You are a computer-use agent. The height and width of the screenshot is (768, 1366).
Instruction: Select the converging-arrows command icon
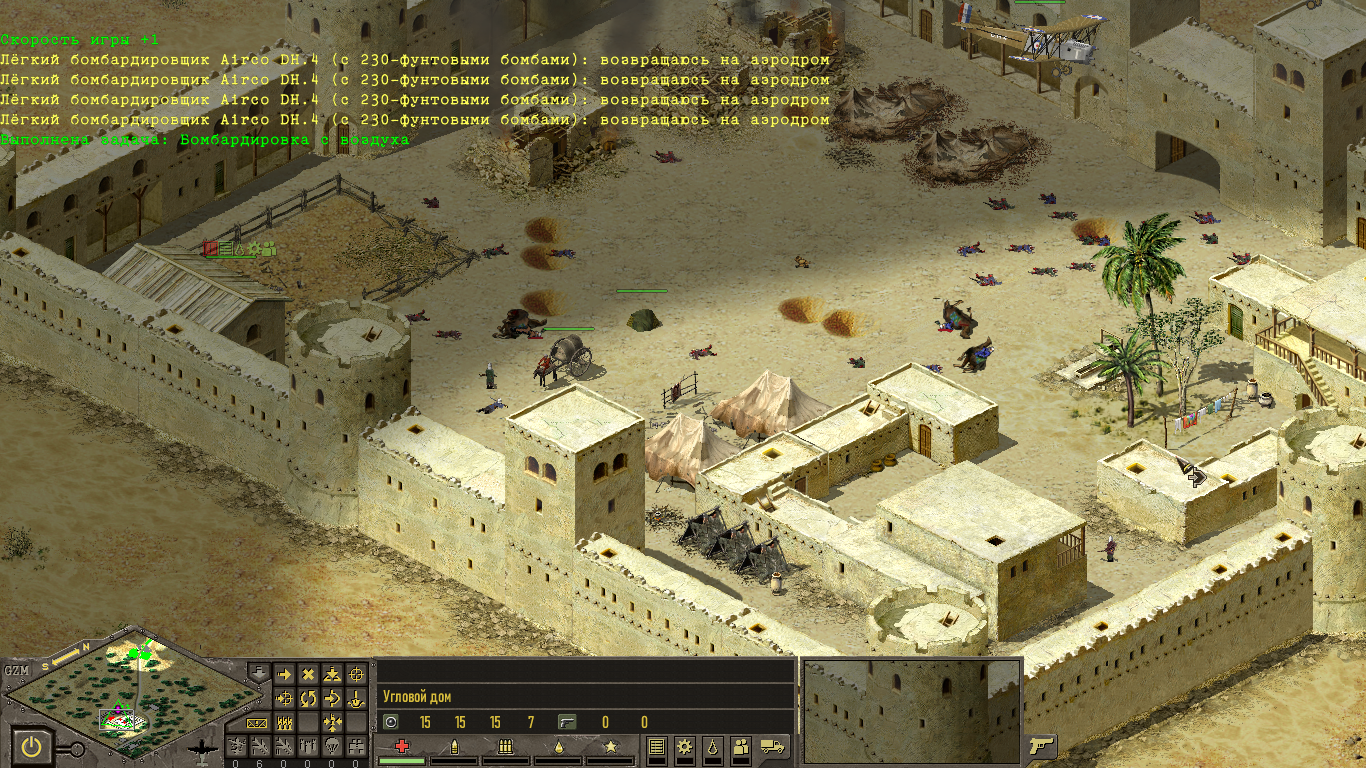pyautogui.click(x=333, y=722)
